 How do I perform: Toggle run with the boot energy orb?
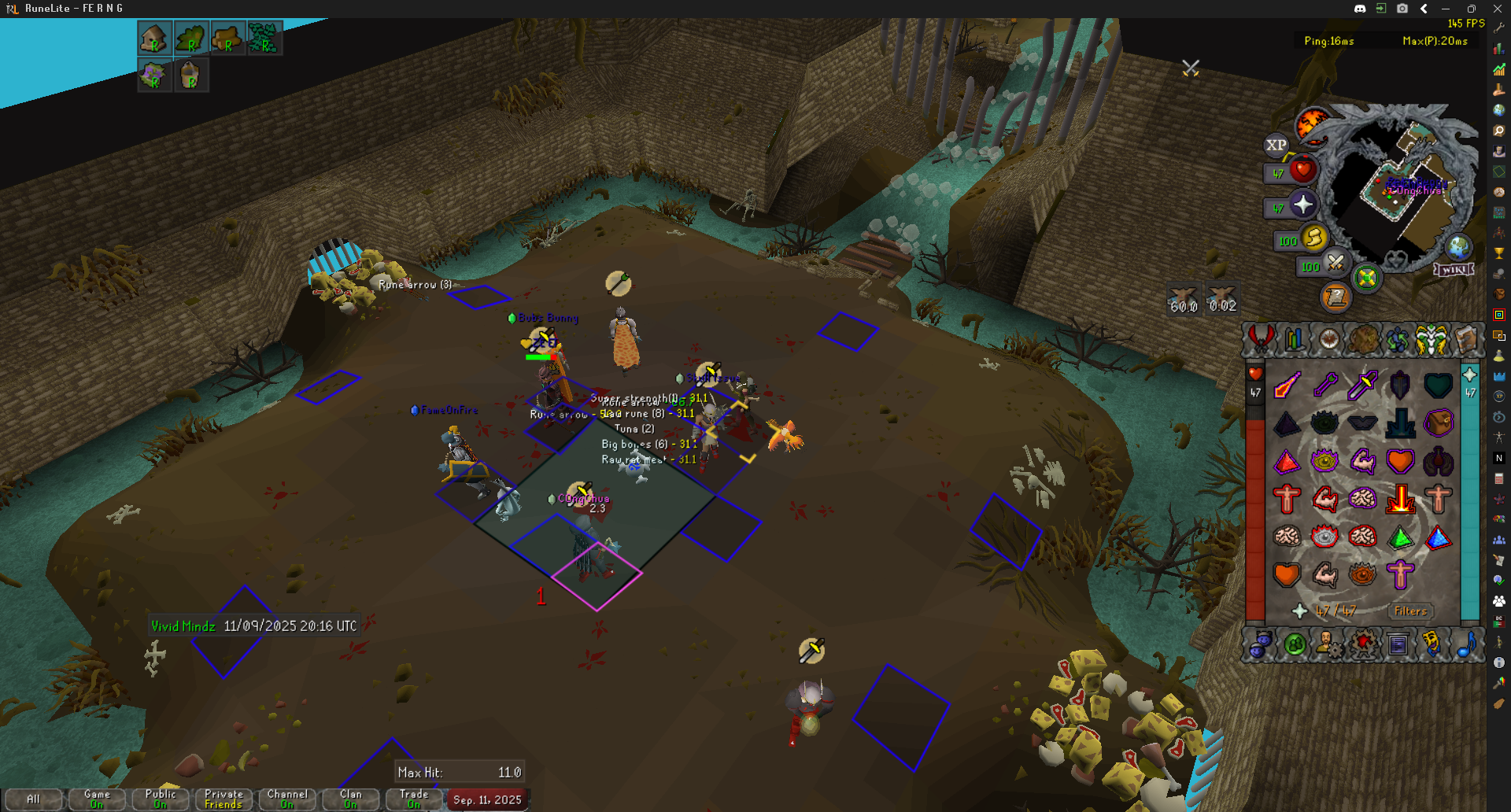pyautogui.click(x=1313, y=237)
